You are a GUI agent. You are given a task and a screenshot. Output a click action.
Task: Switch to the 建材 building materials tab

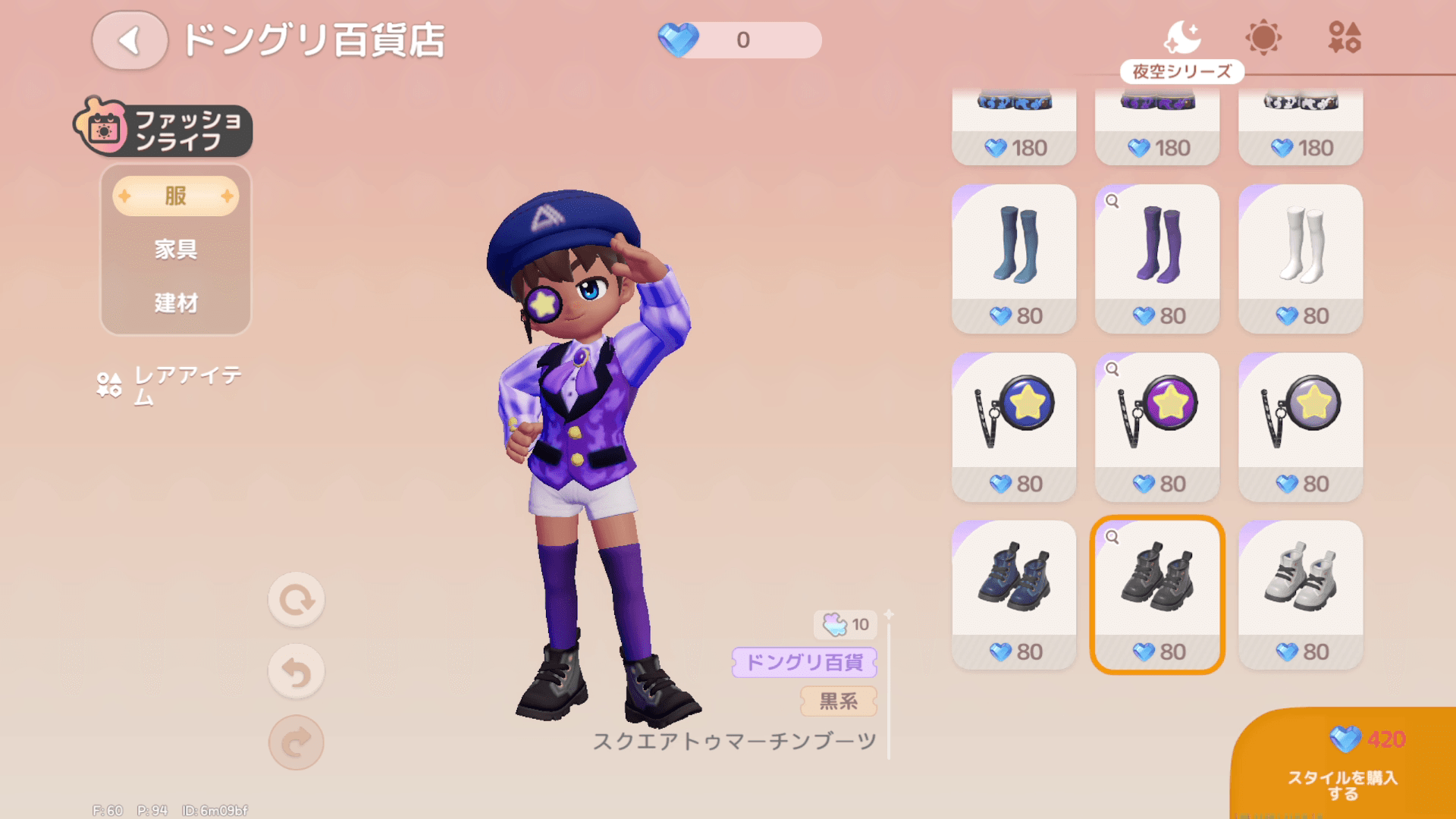click(175, 303)
